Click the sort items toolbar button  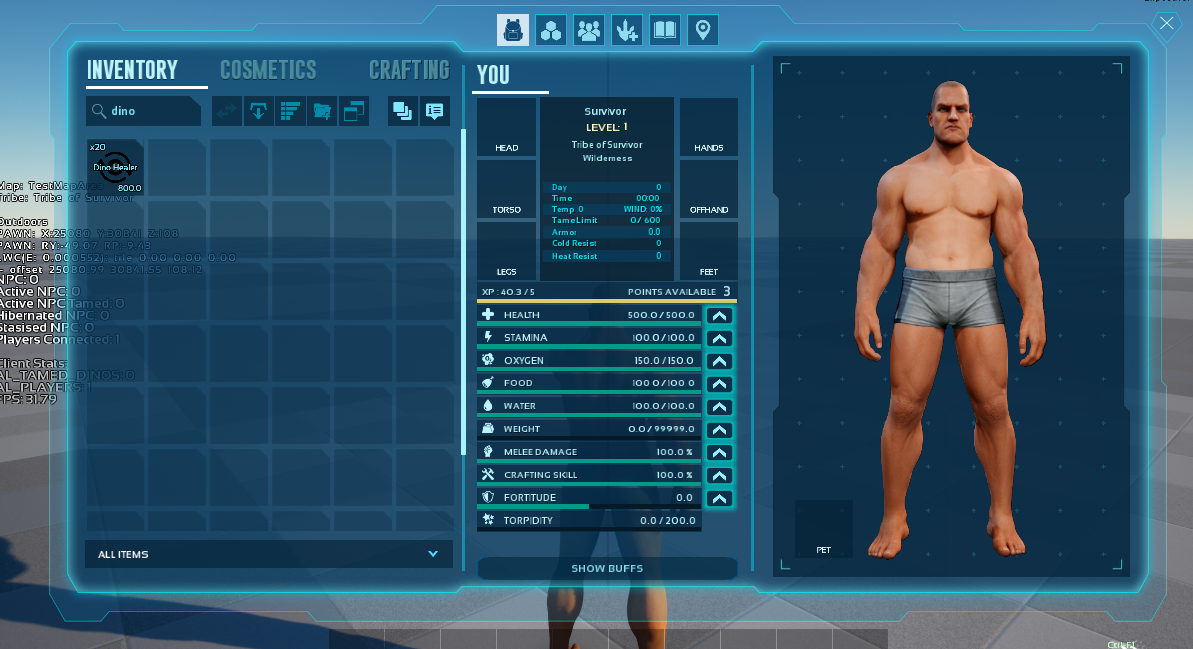[x=291, y=111]
